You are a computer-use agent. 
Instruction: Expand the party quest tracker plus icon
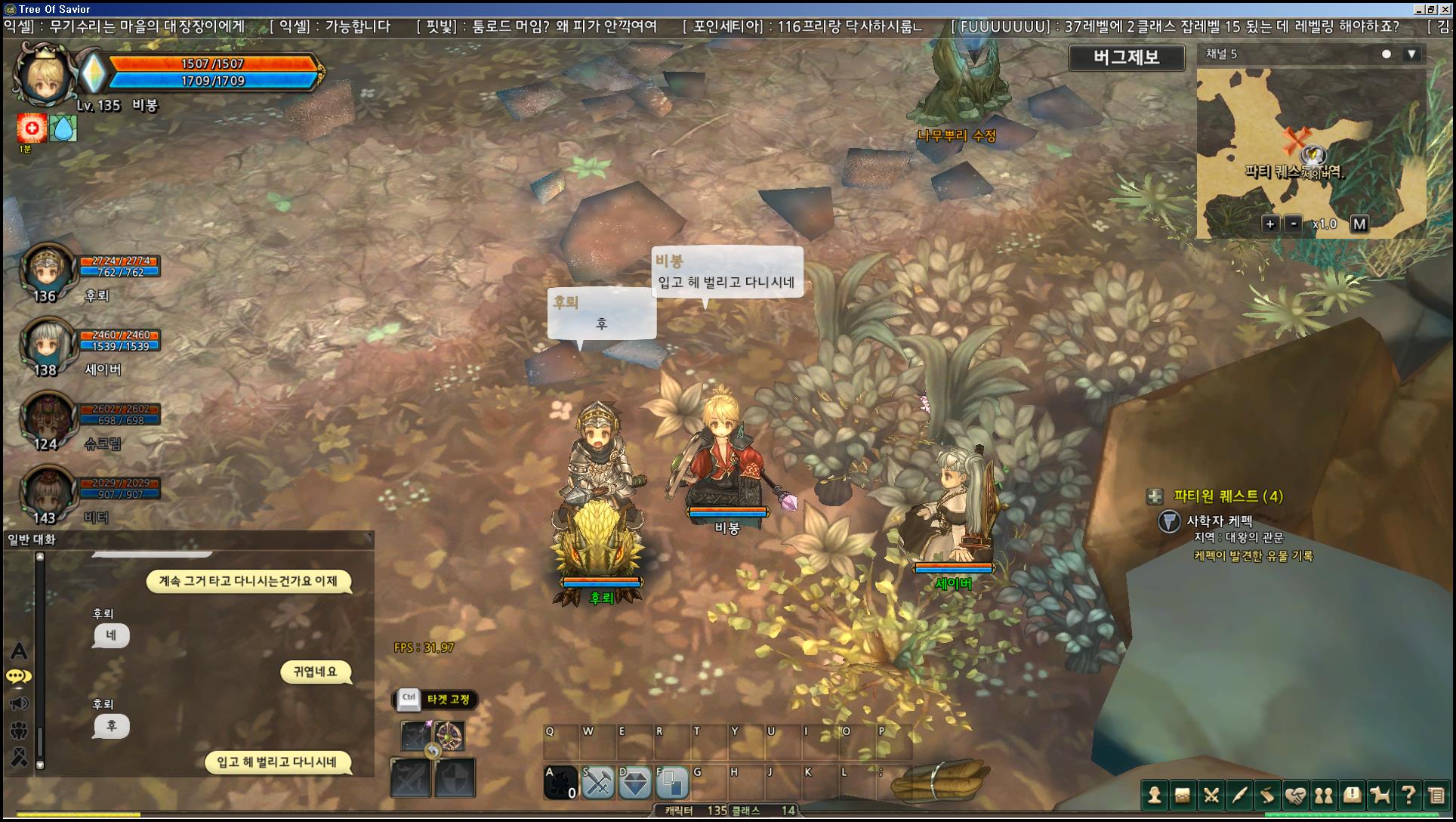coord(1155,496)
